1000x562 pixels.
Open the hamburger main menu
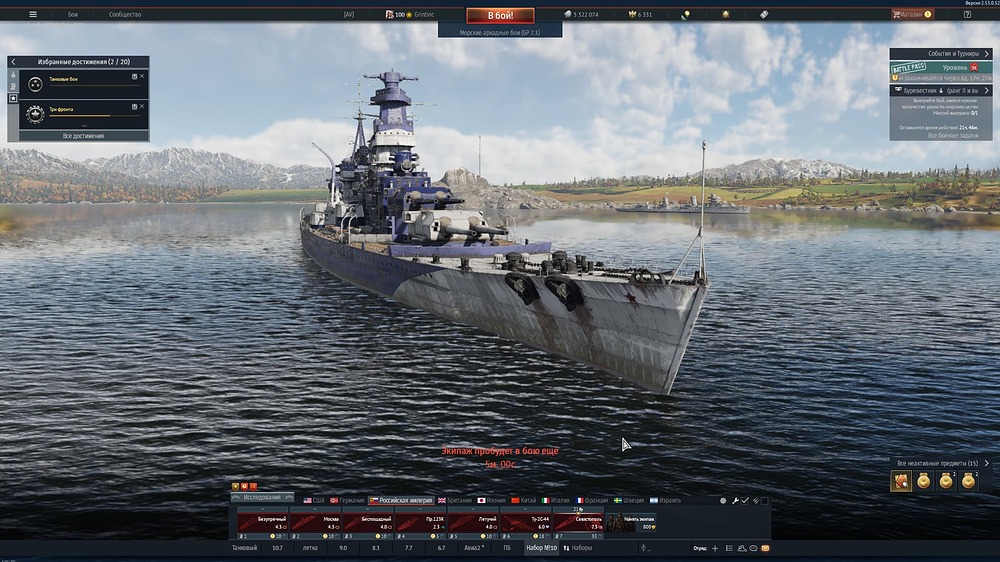[33, 15]
